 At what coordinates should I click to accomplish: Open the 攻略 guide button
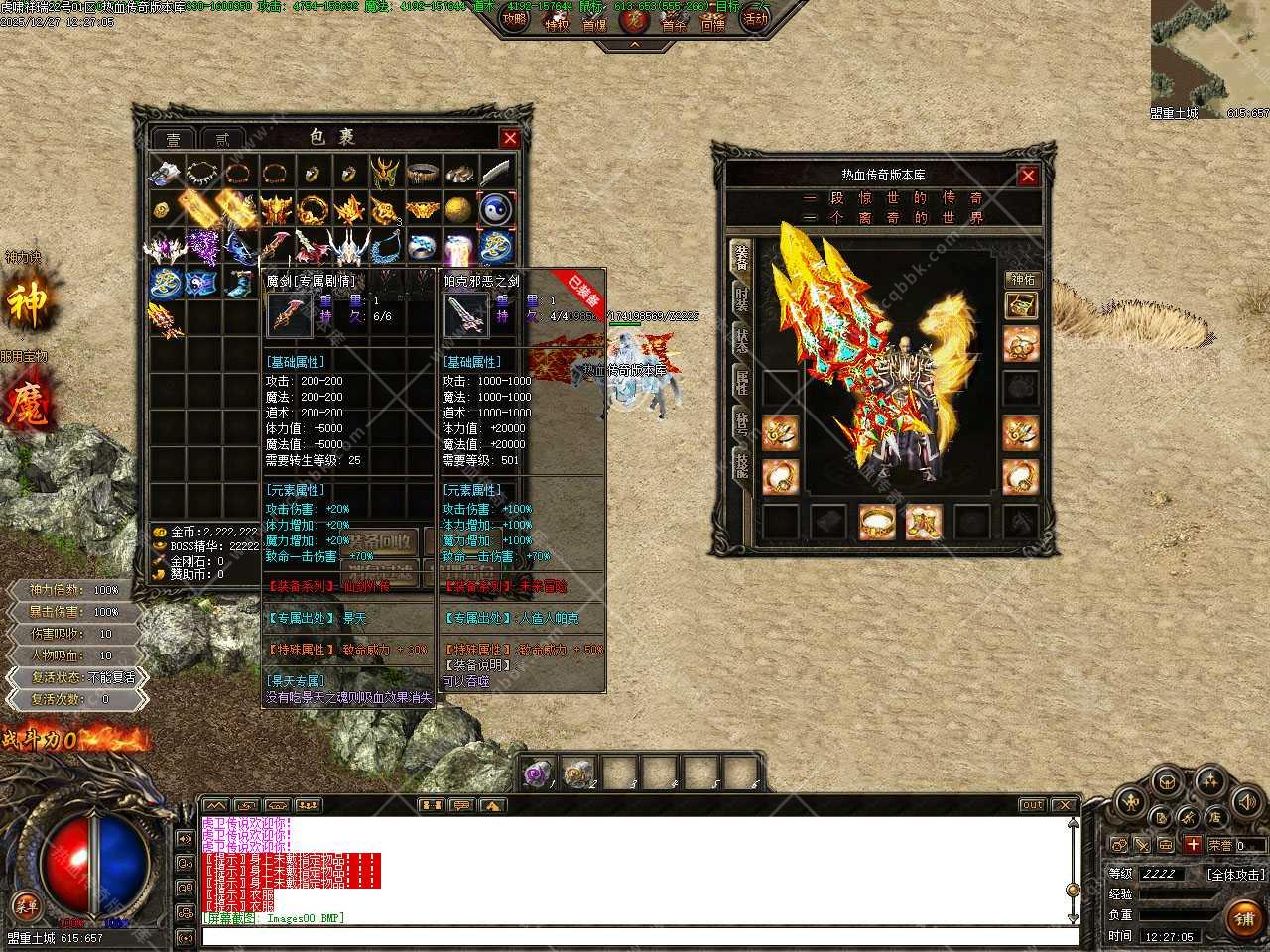[x=515, y=19]
